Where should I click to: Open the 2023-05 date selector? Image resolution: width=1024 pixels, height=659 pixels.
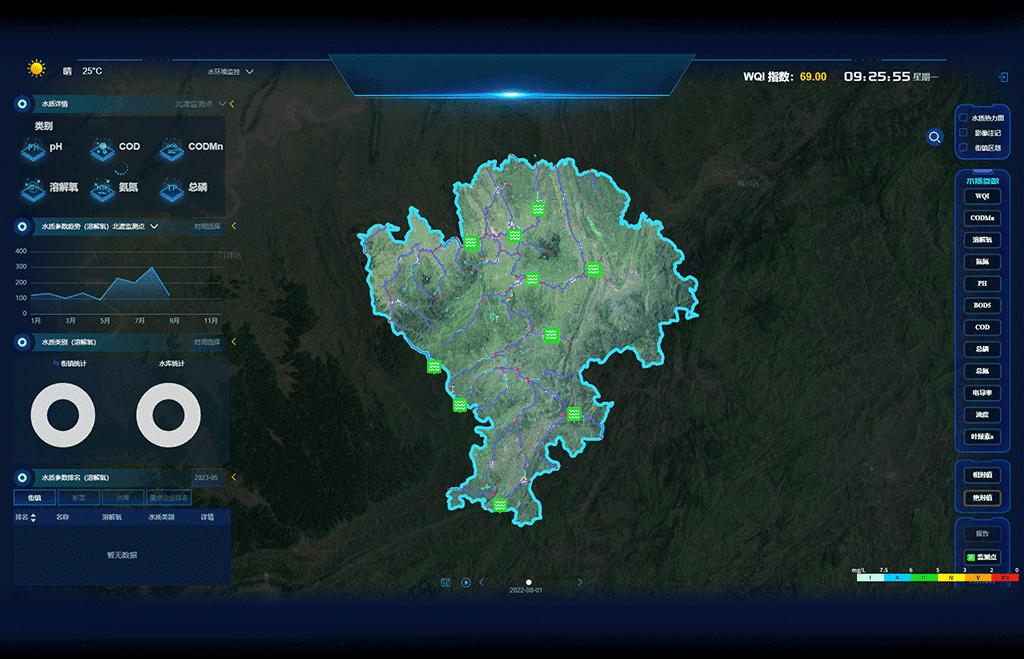click(x=206, y=478)
